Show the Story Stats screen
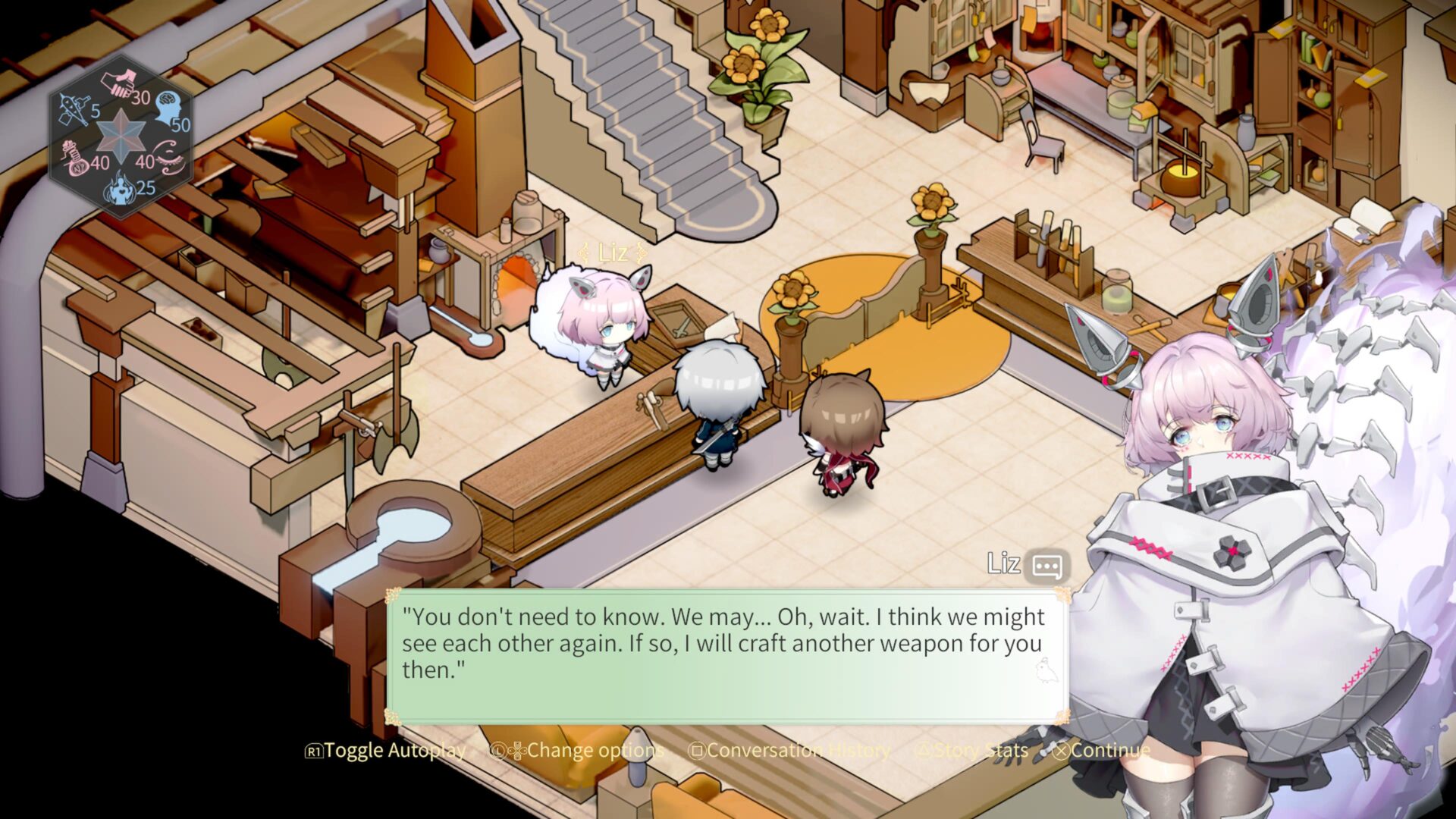Image resolution: width=1456 pixels, height=819 pixels. [x=973, y=751]
